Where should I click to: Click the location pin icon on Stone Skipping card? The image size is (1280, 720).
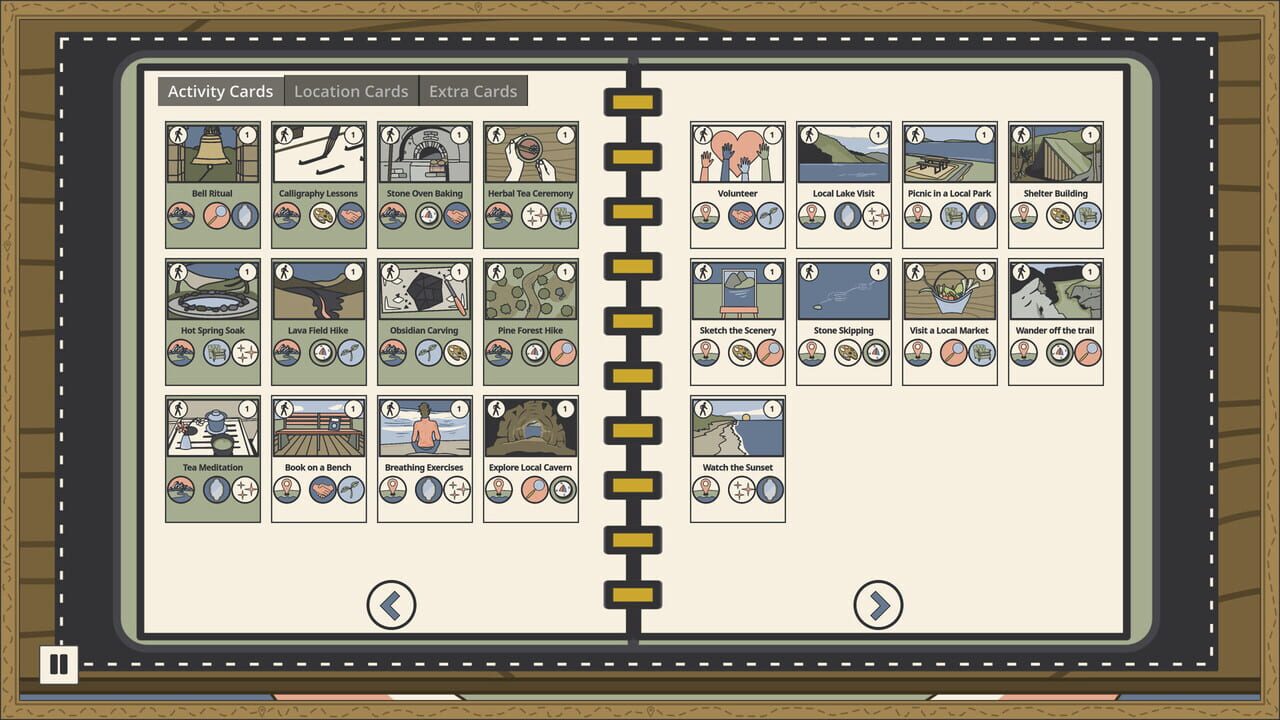pyautogui.click(x=812, y=353)
